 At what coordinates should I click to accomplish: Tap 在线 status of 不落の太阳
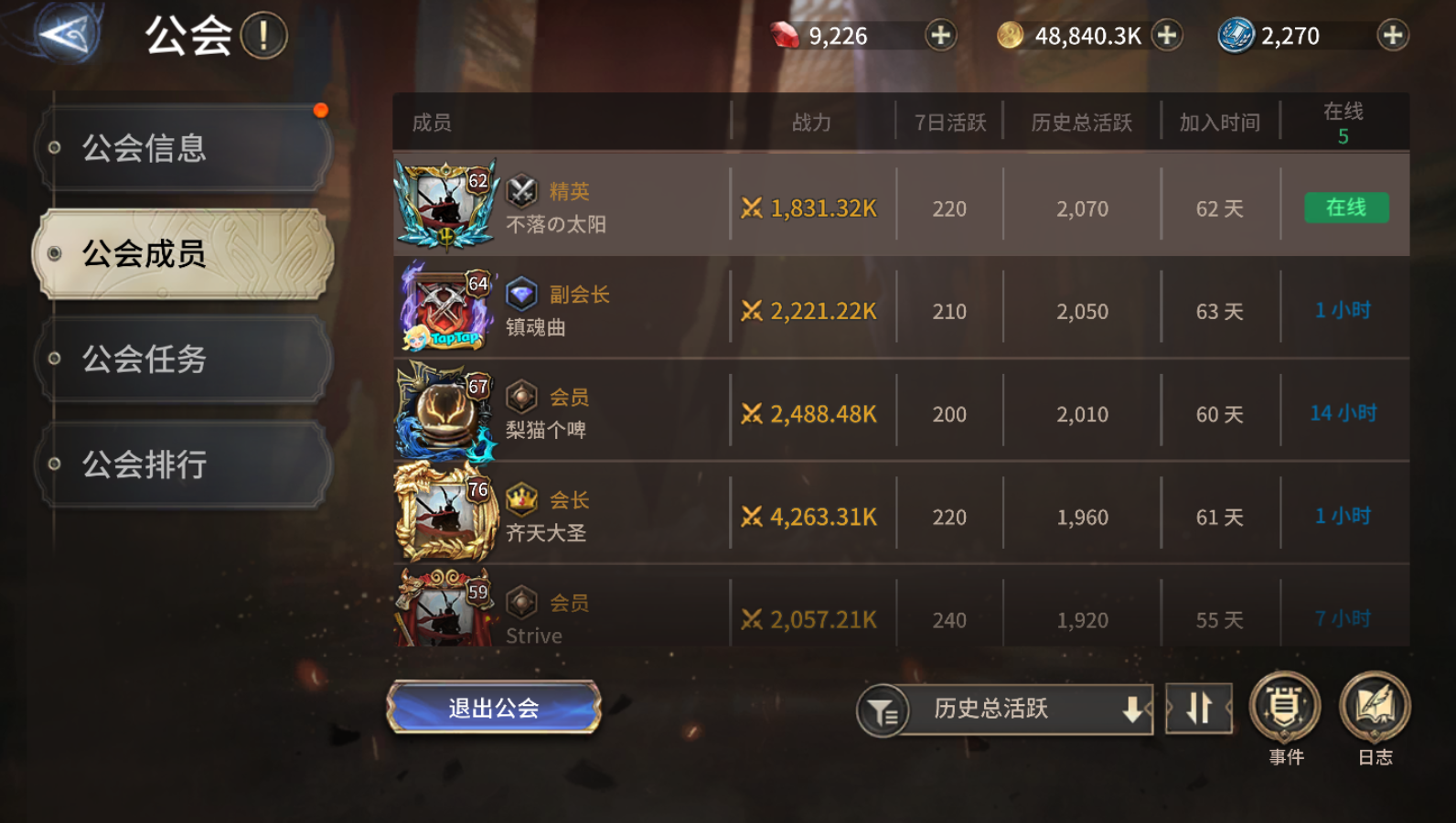click(1345, 208)
